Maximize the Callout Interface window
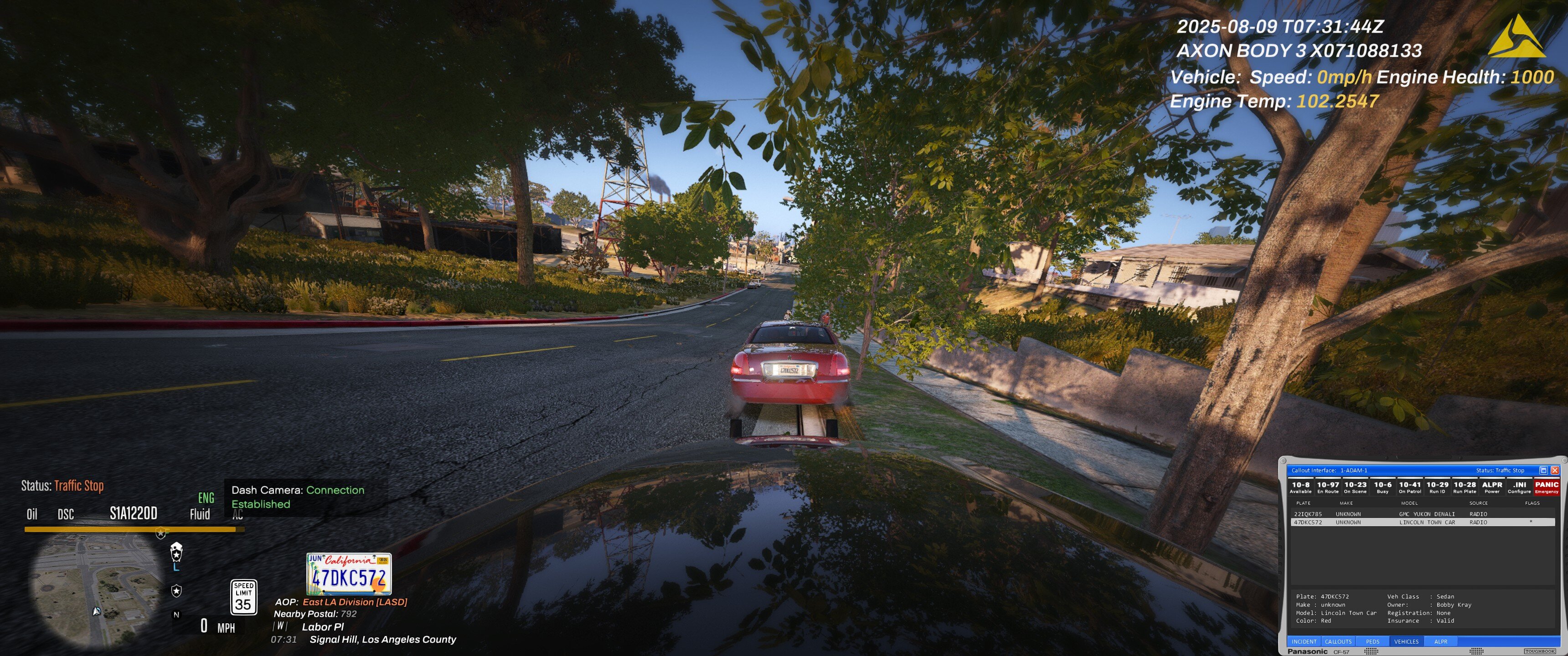 coord(1543,471)
